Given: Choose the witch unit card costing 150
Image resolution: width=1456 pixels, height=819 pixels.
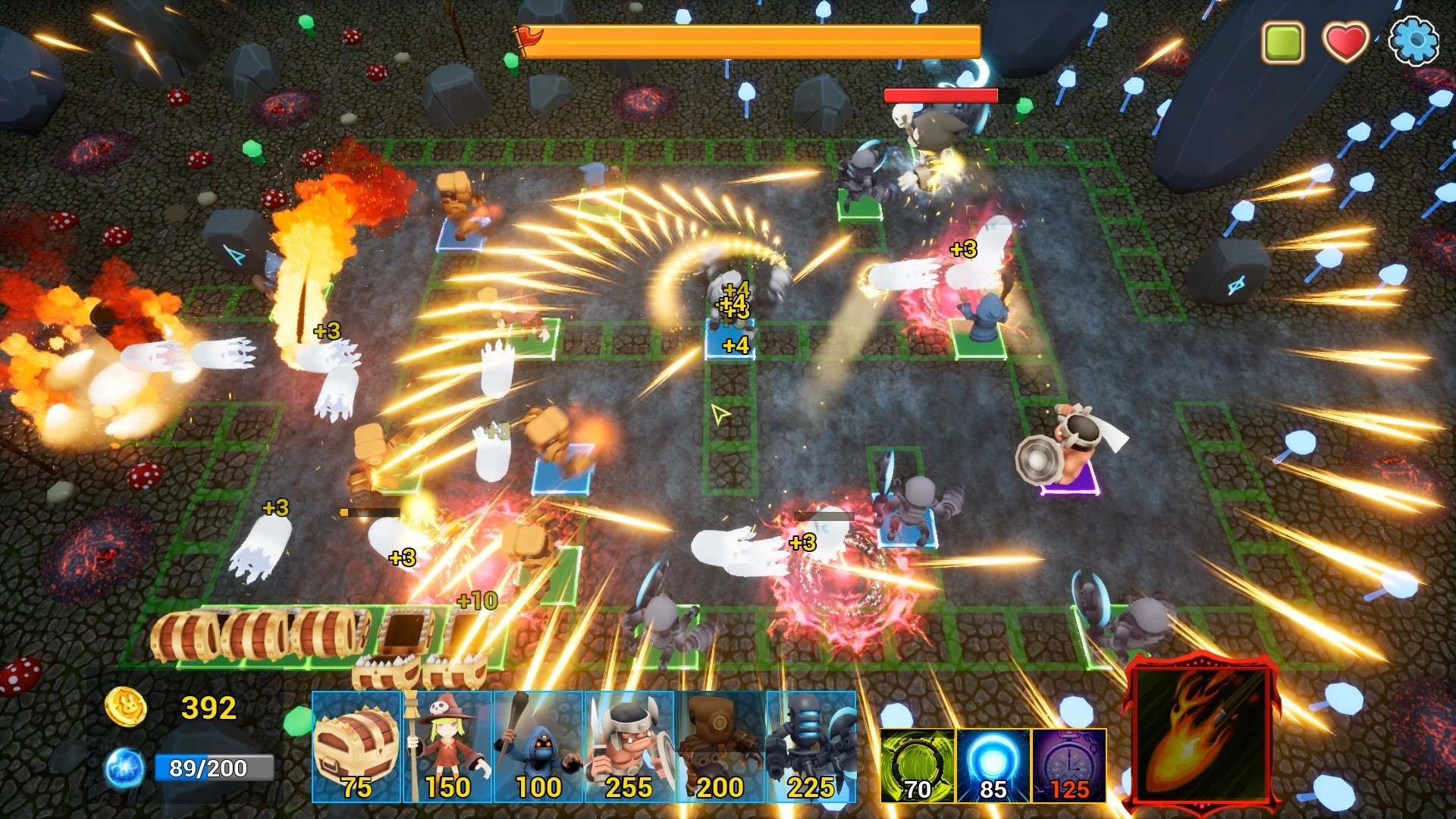Looking at the screenshot, I should (448, 747).
